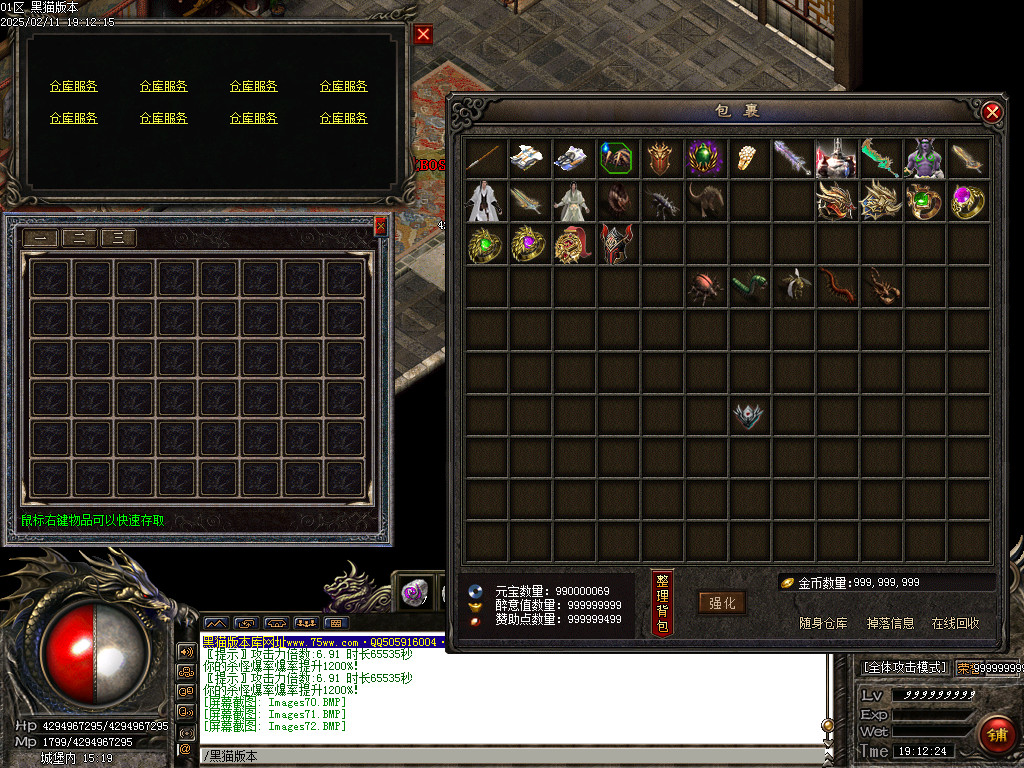Viewport: 1024px width, 768px height.
Task: Choose the silver winged emblem item
Action: point(747,415)
